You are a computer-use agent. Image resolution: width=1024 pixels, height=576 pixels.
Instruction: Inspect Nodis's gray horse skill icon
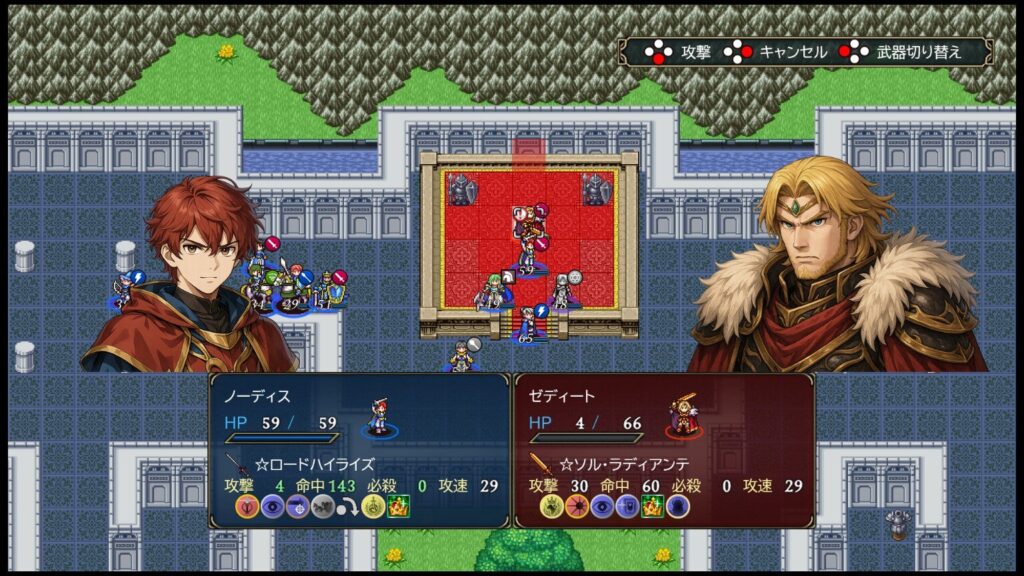tap(322, 507)
